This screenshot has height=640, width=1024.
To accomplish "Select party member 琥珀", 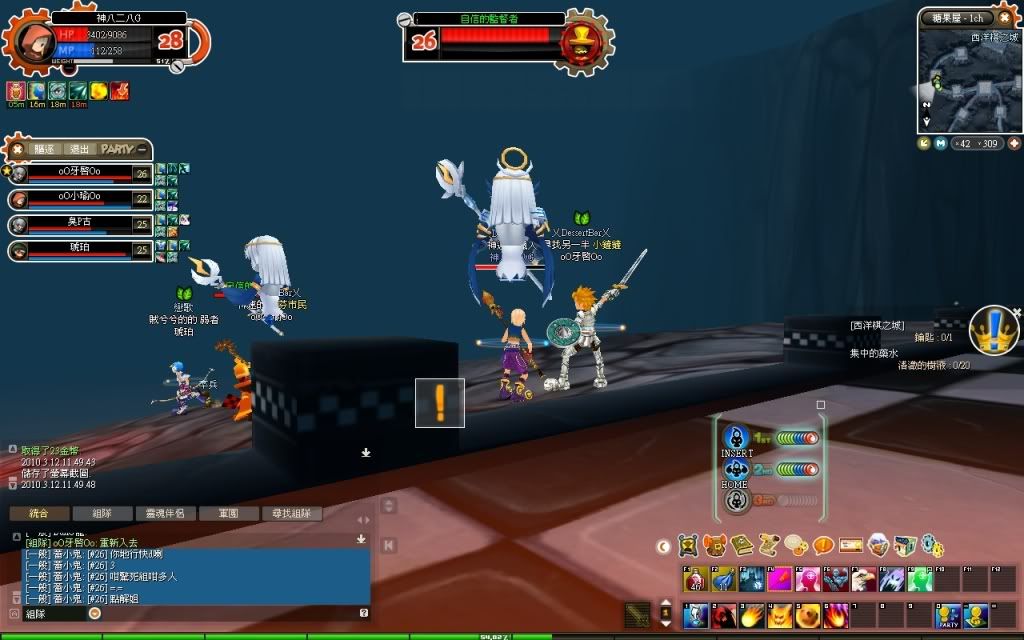I will pyautogui.click(x=78, y=246).
